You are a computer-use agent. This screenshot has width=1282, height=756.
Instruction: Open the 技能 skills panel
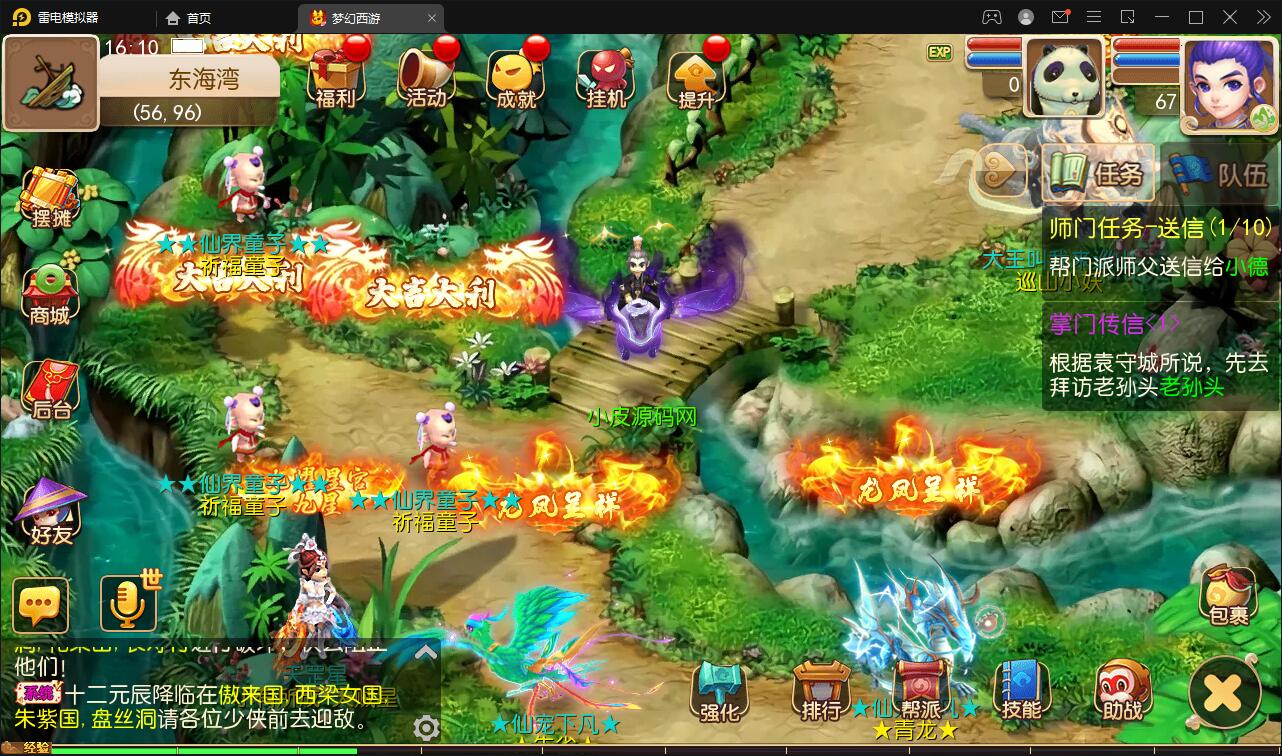click(1020, 692)
